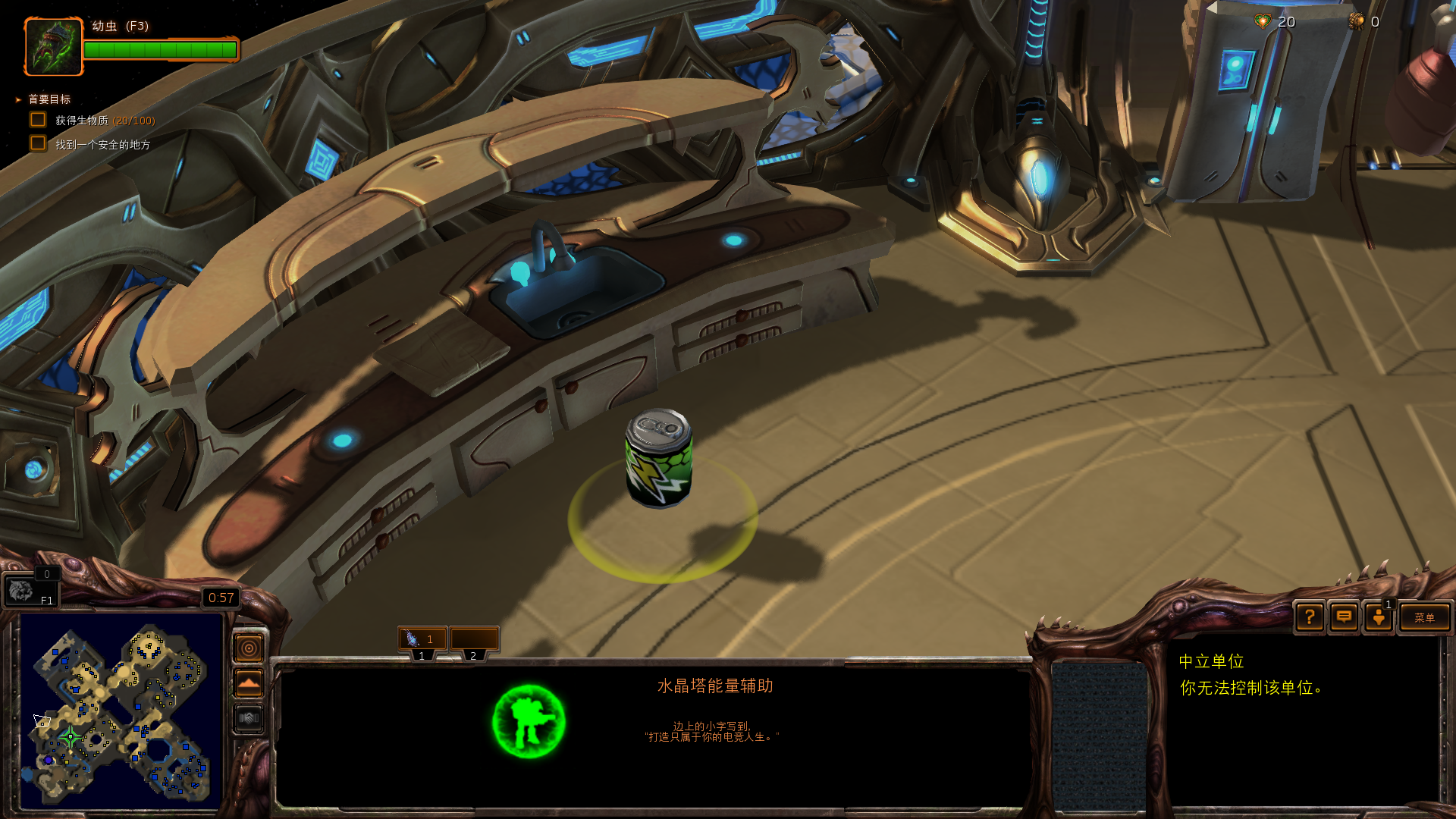1456x819 pixels.
Task: Open the question mark help button
Action: (x=1310, y=617)
